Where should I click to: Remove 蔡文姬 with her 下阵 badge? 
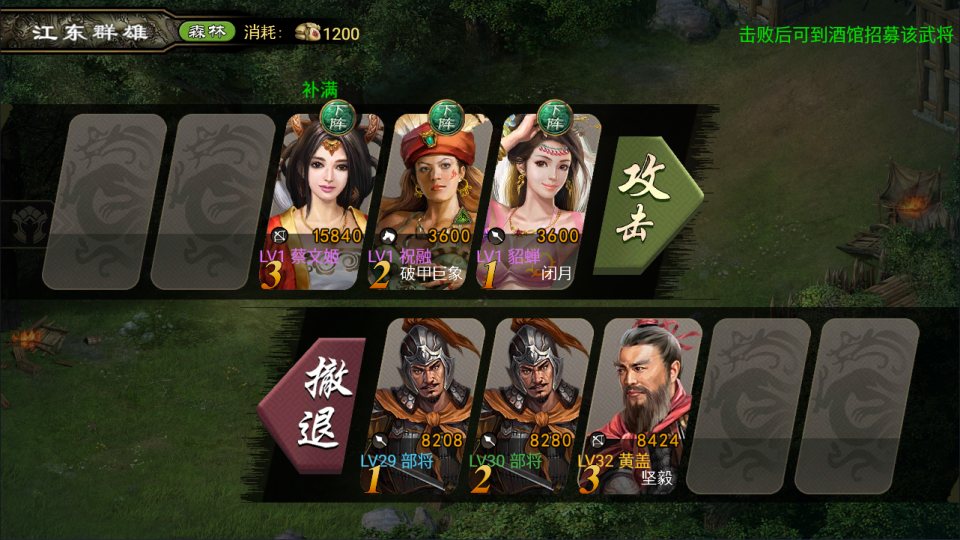(337, 118)
